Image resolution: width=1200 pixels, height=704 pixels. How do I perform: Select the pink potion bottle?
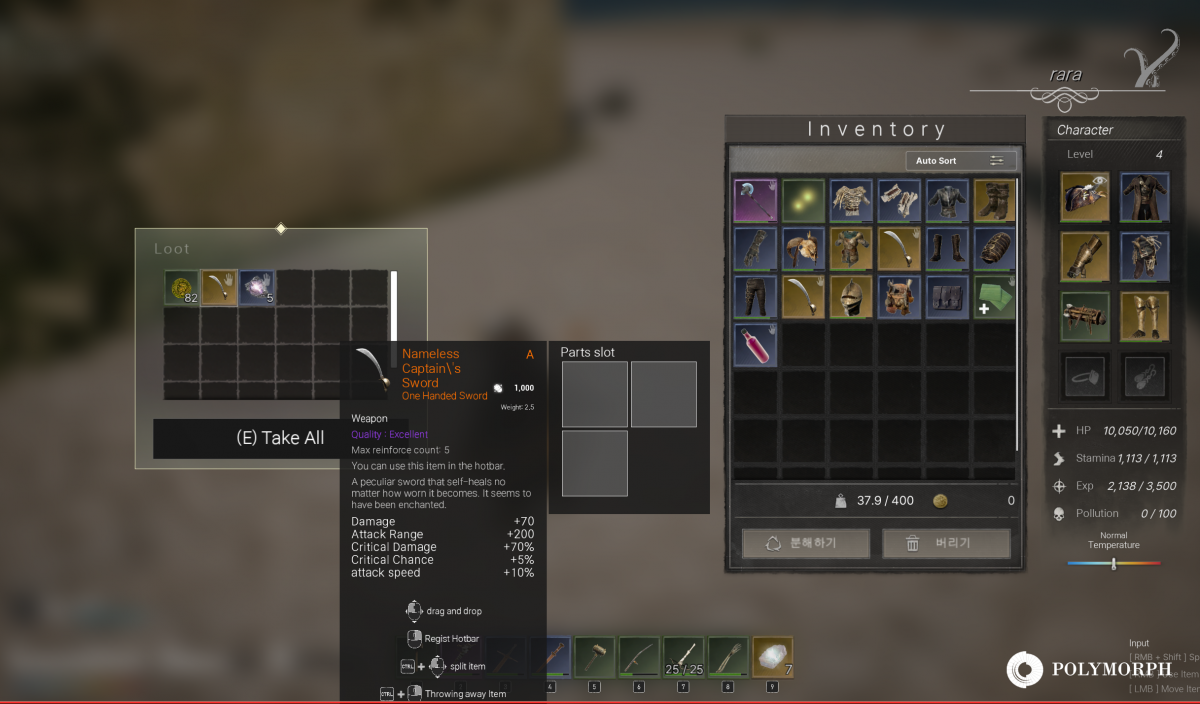point(755,344)
